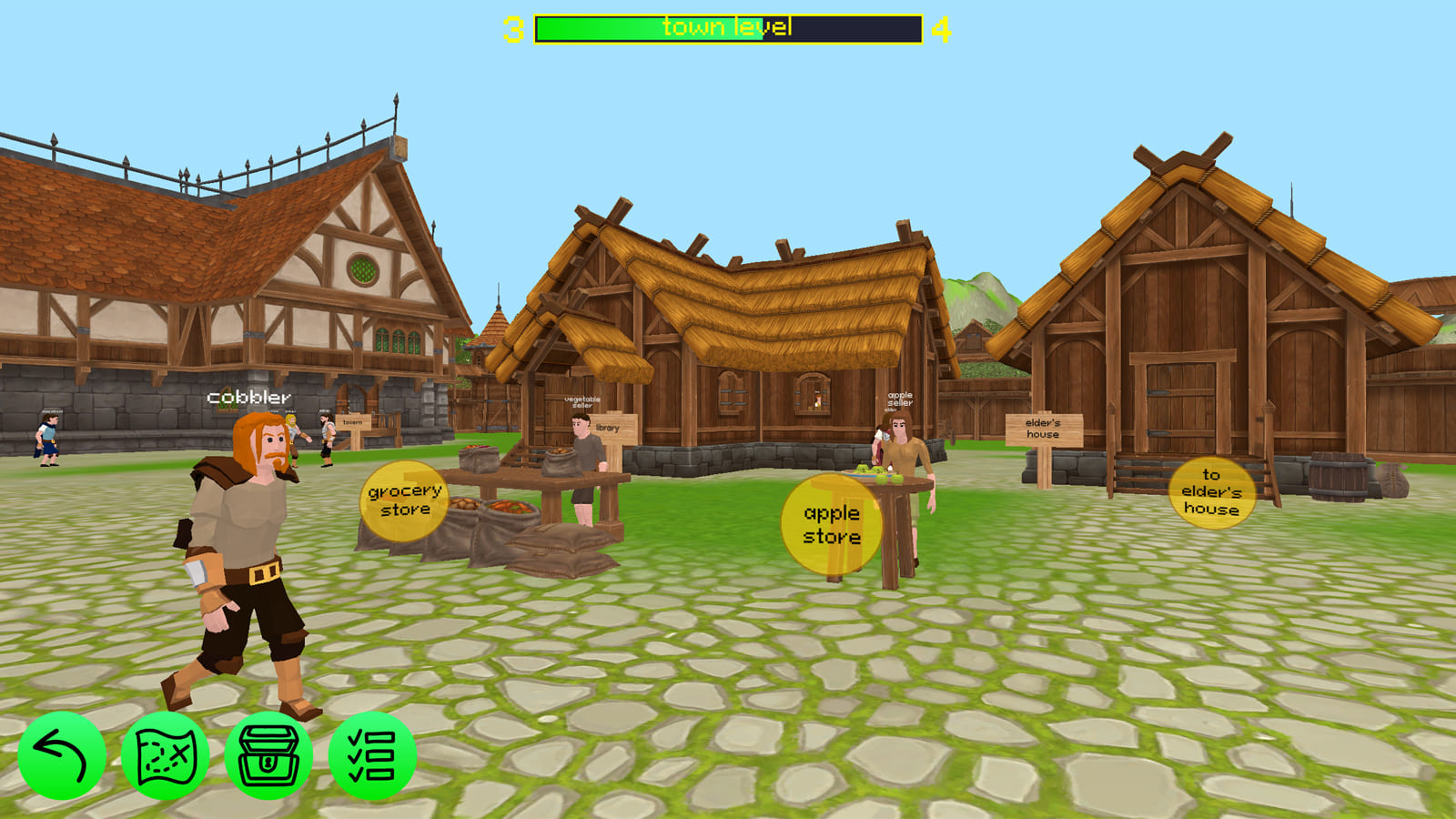The height and width of the screenshot is (819, 1456).
Task: Click the cobbler building label
Action: (249, 397)
